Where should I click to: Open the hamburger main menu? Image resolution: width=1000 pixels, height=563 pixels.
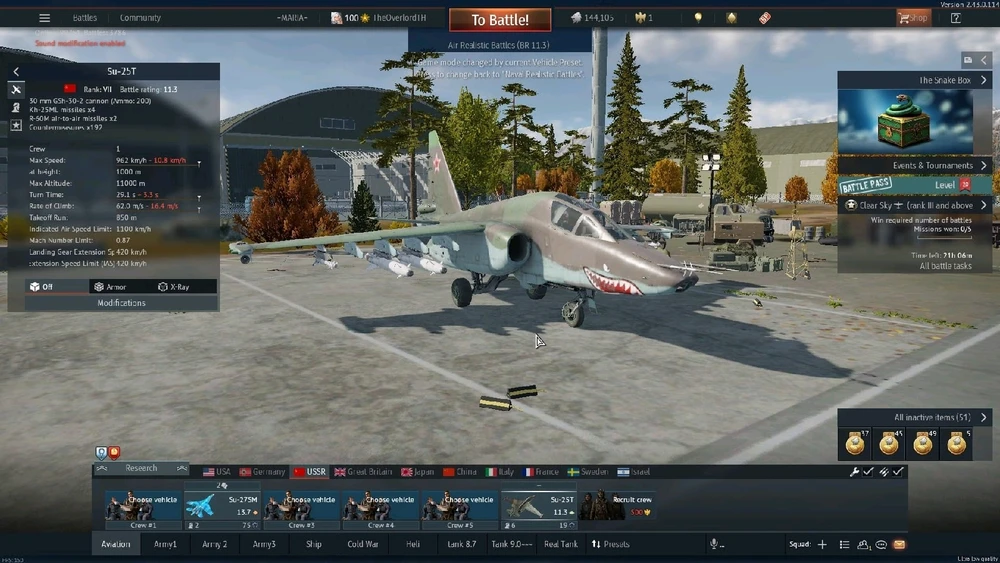pos(44,18)
